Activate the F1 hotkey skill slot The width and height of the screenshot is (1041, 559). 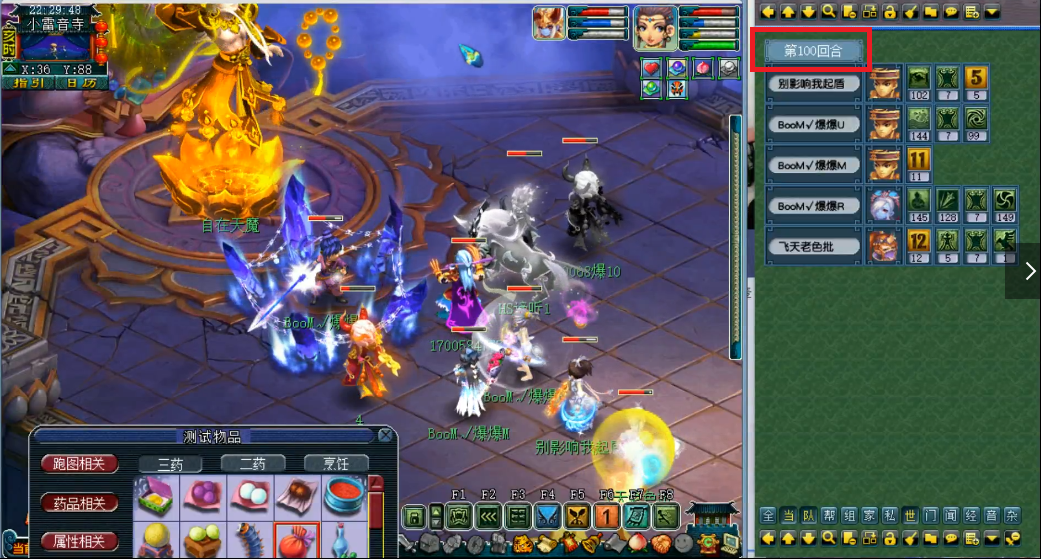[459, 517]
